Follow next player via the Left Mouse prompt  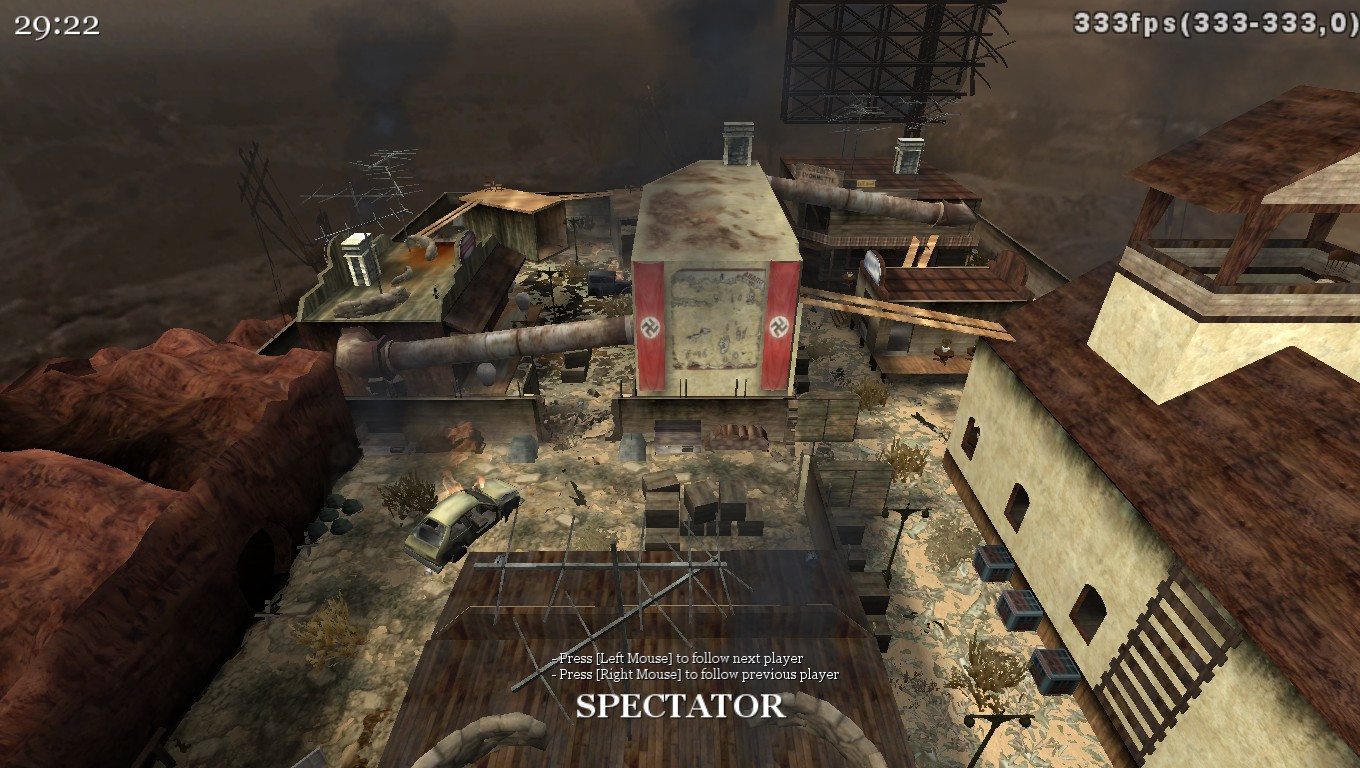pyautogui.click(x=674, y=660)
